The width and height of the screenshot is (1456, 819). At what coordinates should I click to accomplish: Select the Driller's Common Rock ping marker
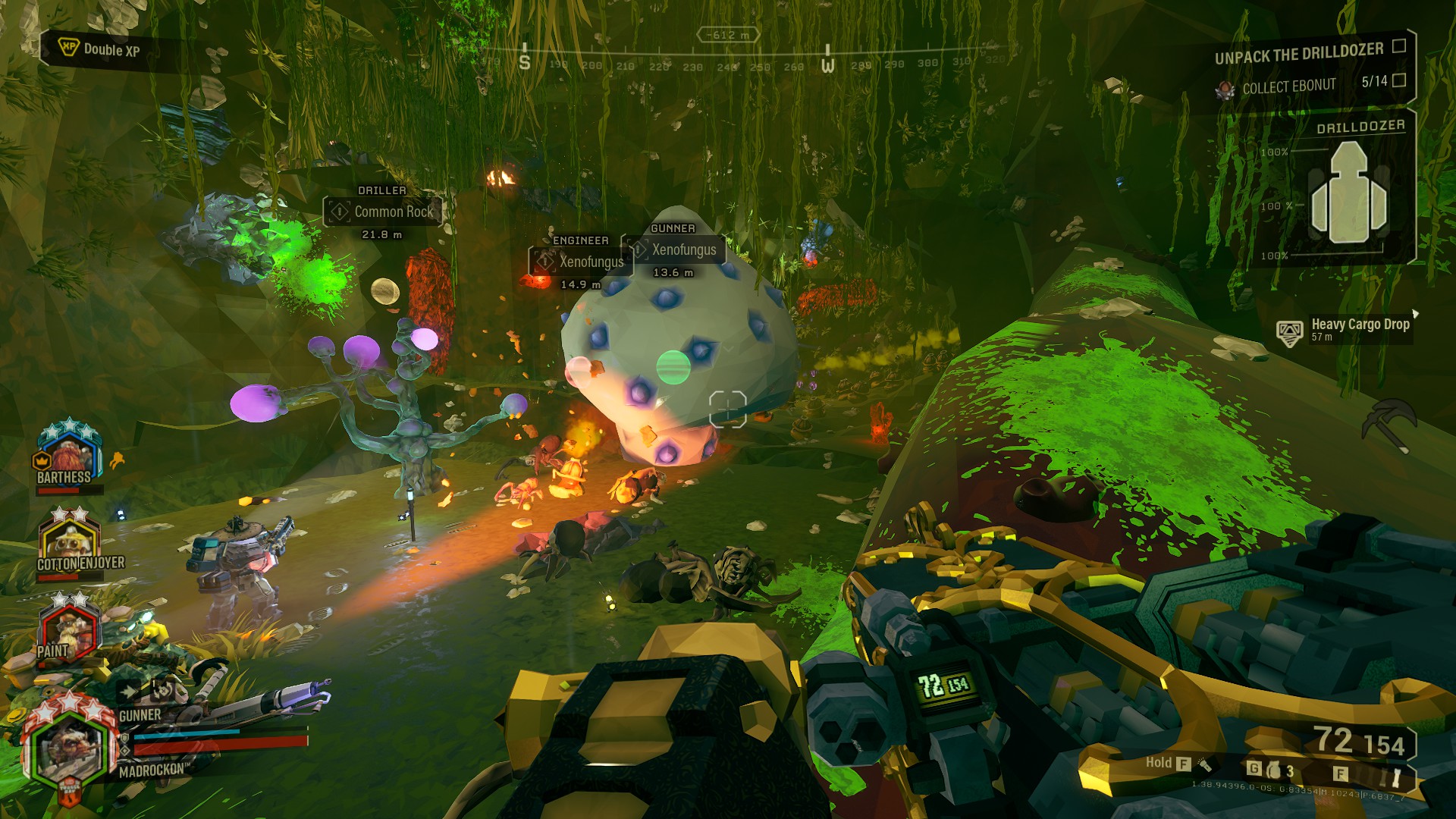[383, 212]
